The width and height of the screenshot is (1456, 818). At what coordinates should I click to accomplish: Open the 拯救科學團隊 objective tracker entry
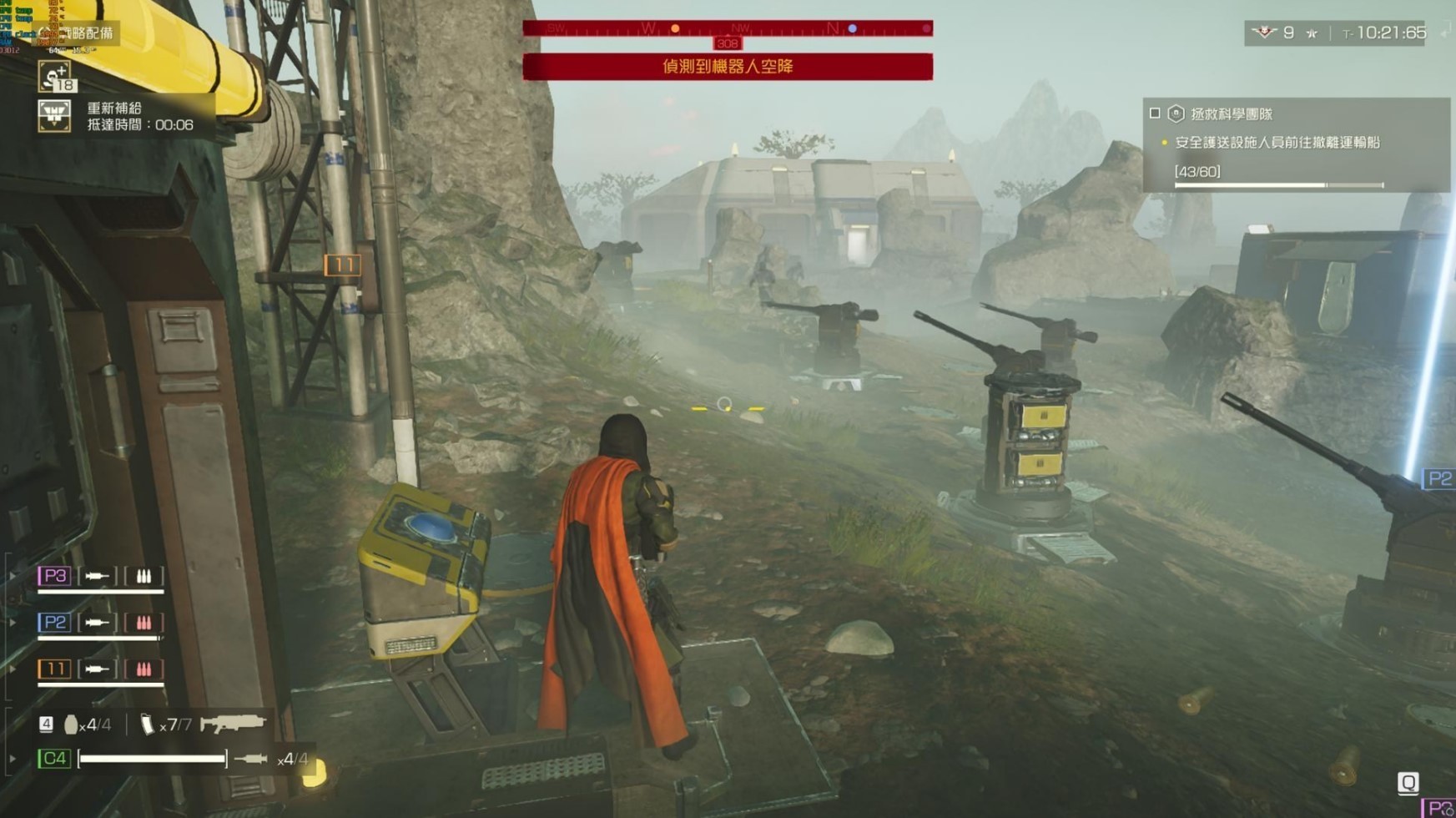click(x=1231, y=114)
